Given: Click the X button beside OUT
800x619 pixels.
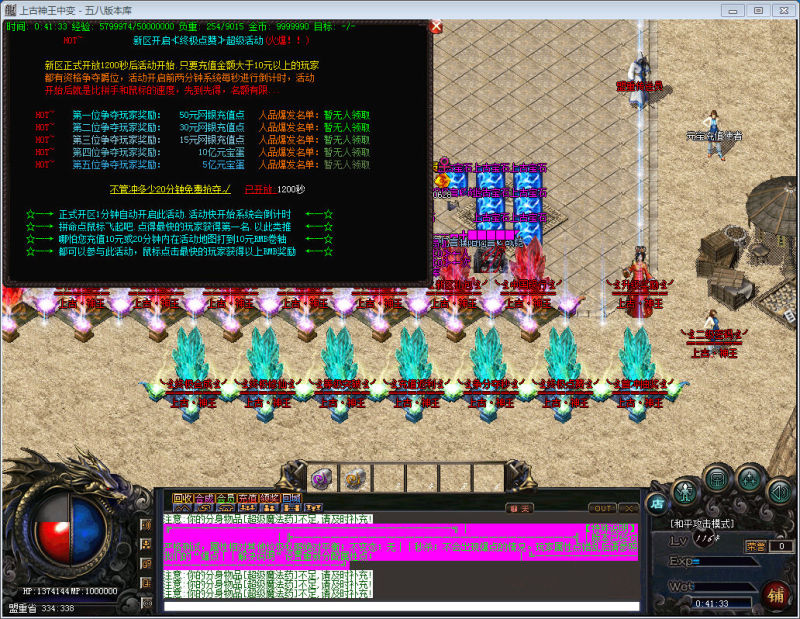Looking at the screenshot, I should point(628,509).
